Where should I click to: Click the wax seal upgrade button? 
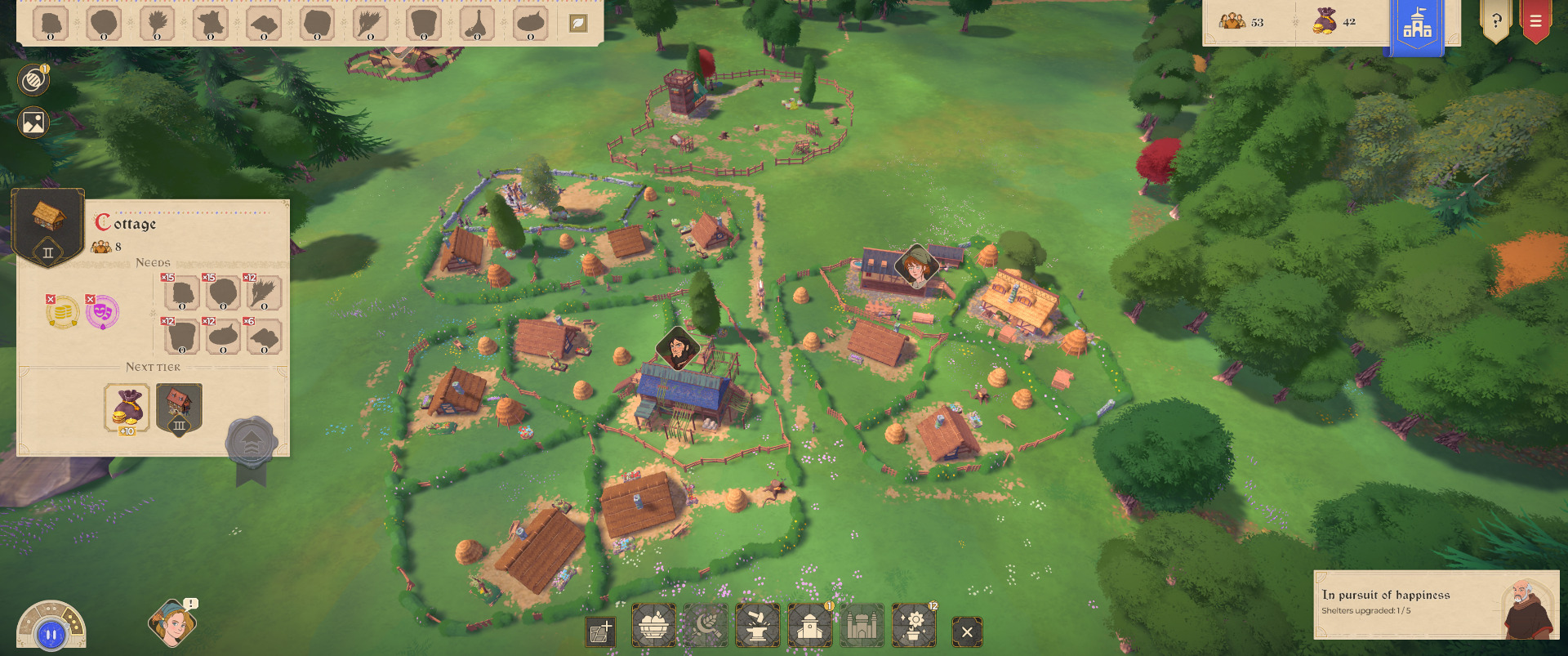coord(252,444)
